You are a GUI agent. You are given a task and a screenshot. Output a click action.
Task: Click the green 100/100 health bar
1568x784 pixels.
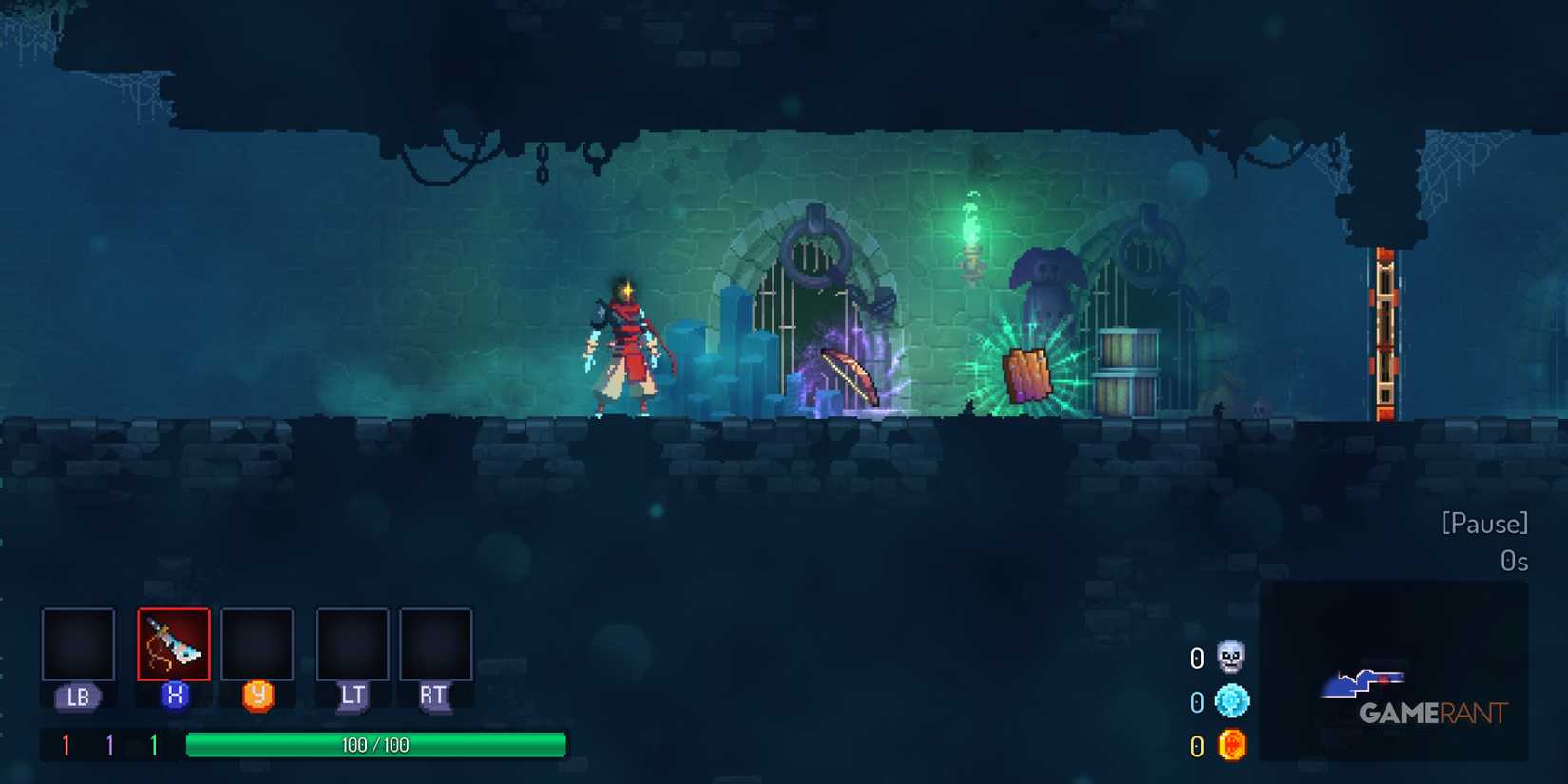point(376,745)
